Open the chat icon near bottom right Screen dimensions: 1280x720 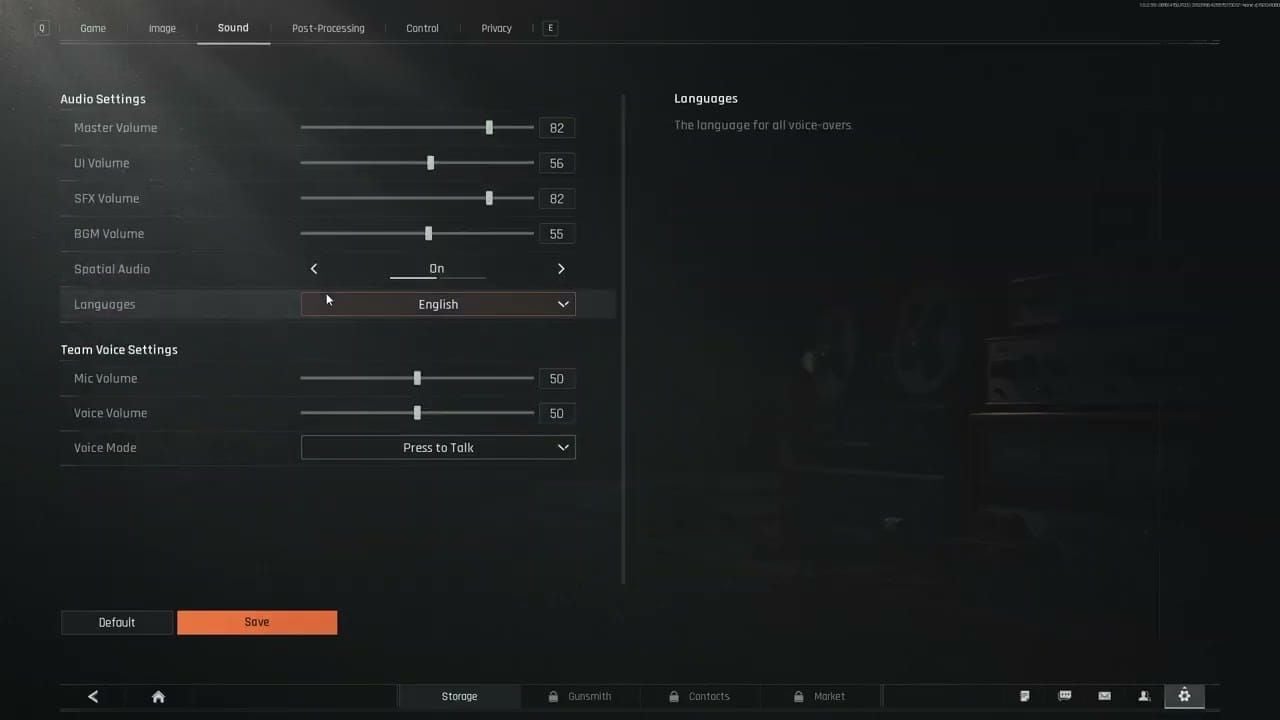(x=1064, y=695)
